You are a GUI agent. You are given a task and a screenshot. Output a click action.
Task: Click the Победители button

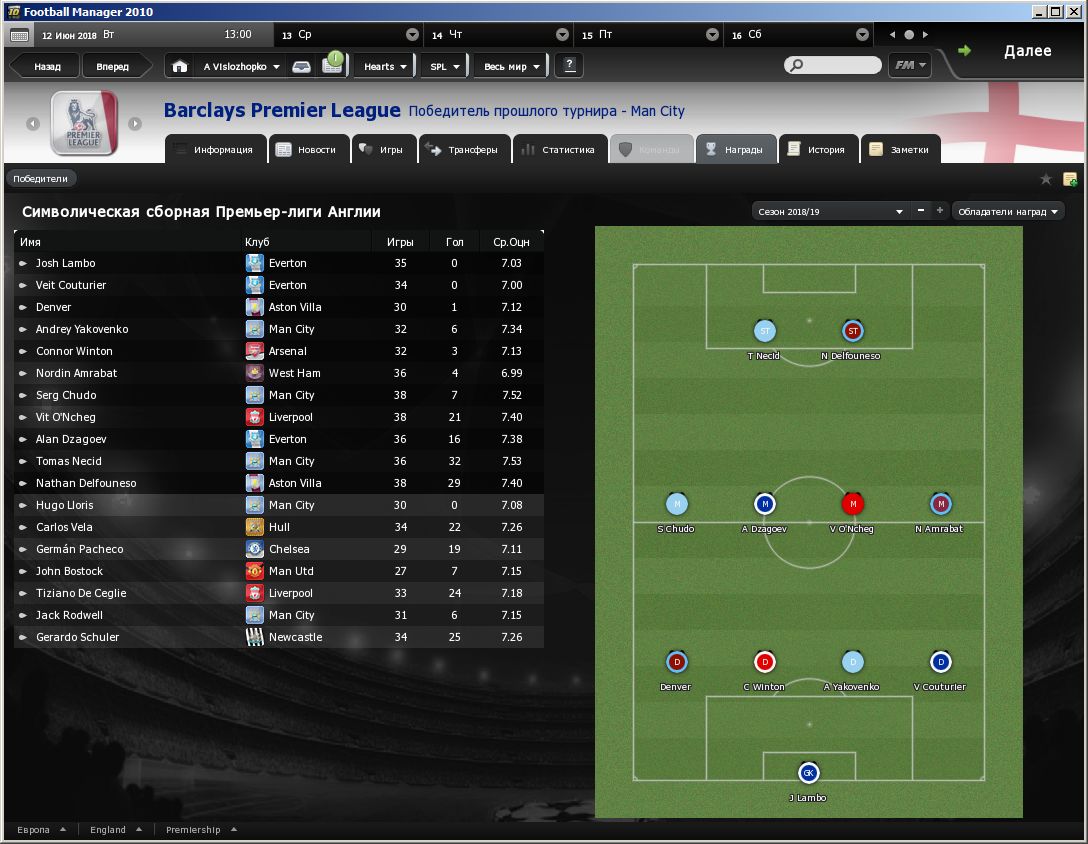click(x=41, y=179)
